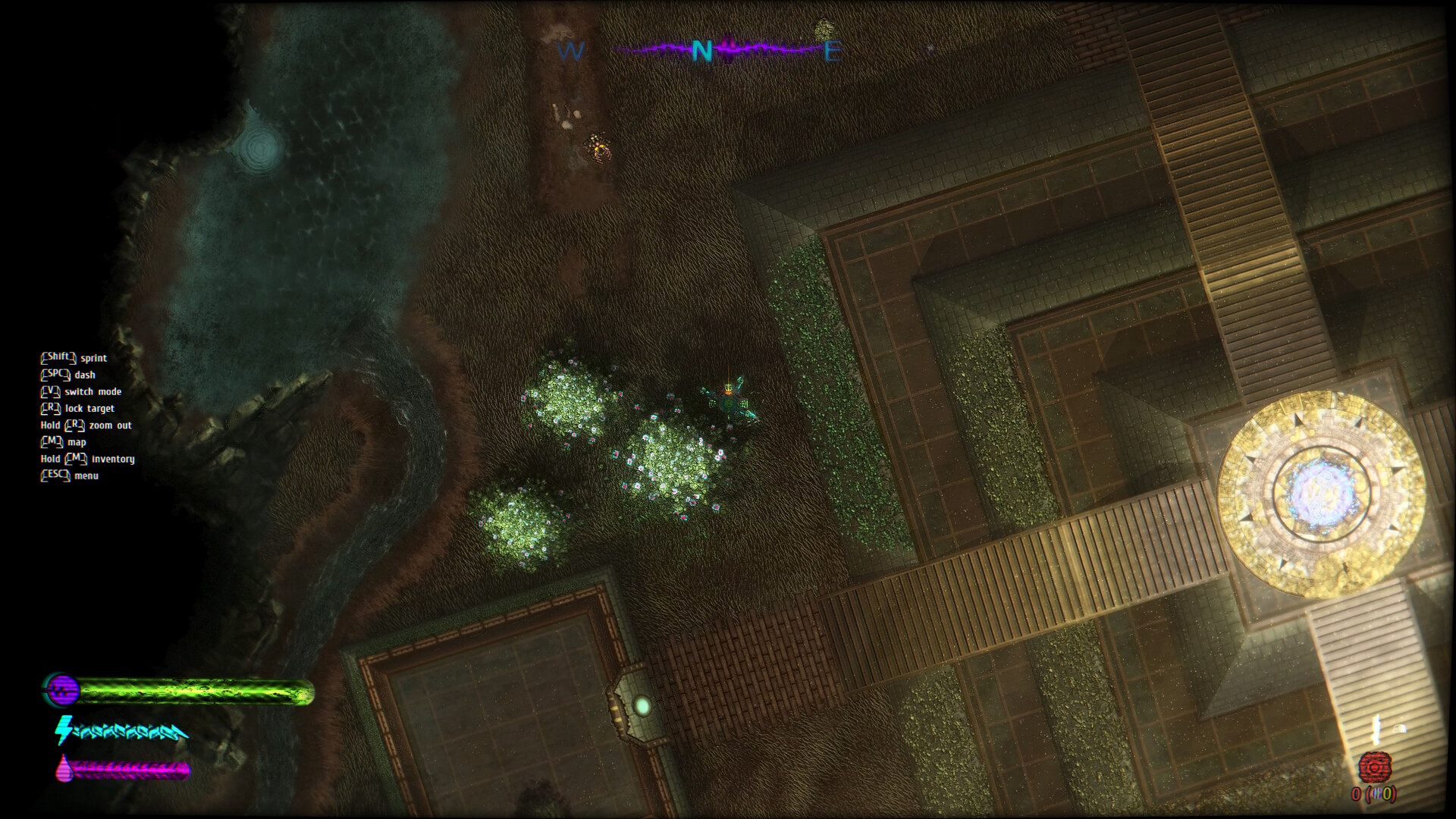Click the N marker on the compass
The height and width of the screenshot is (819, 1456).
[x=701, y=50]
